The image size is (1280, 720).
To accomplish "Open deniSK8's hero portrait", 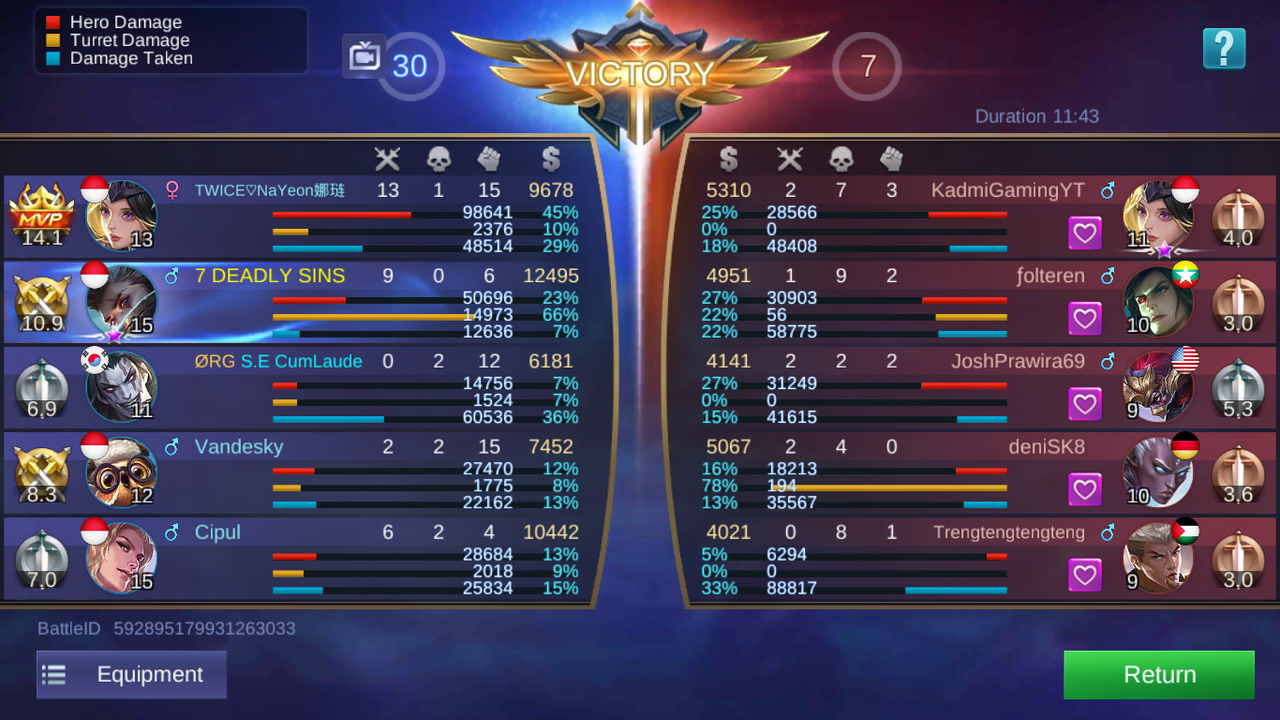I will 1158,471.
